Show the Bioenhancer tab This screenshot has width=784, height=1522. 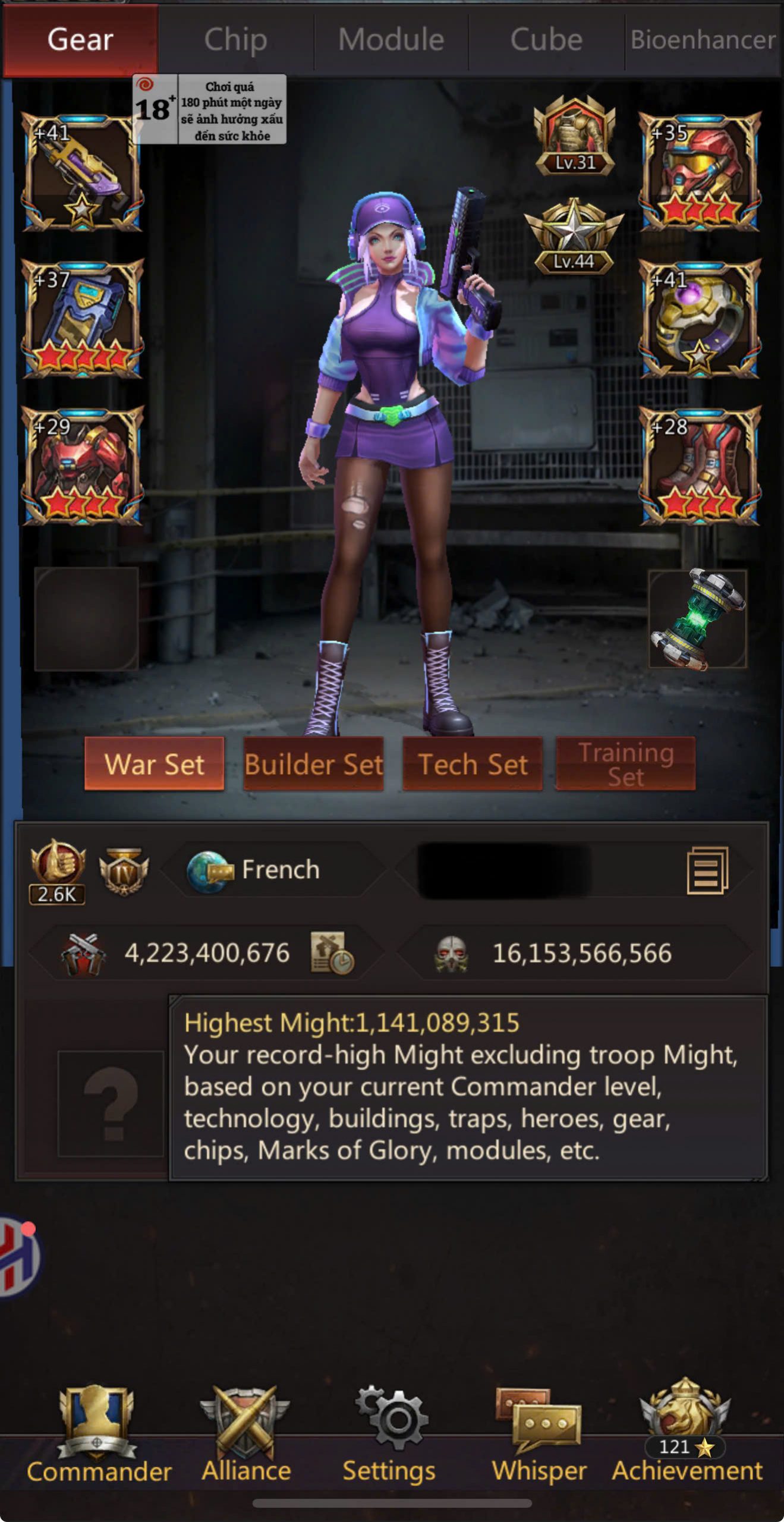[703, 40]
